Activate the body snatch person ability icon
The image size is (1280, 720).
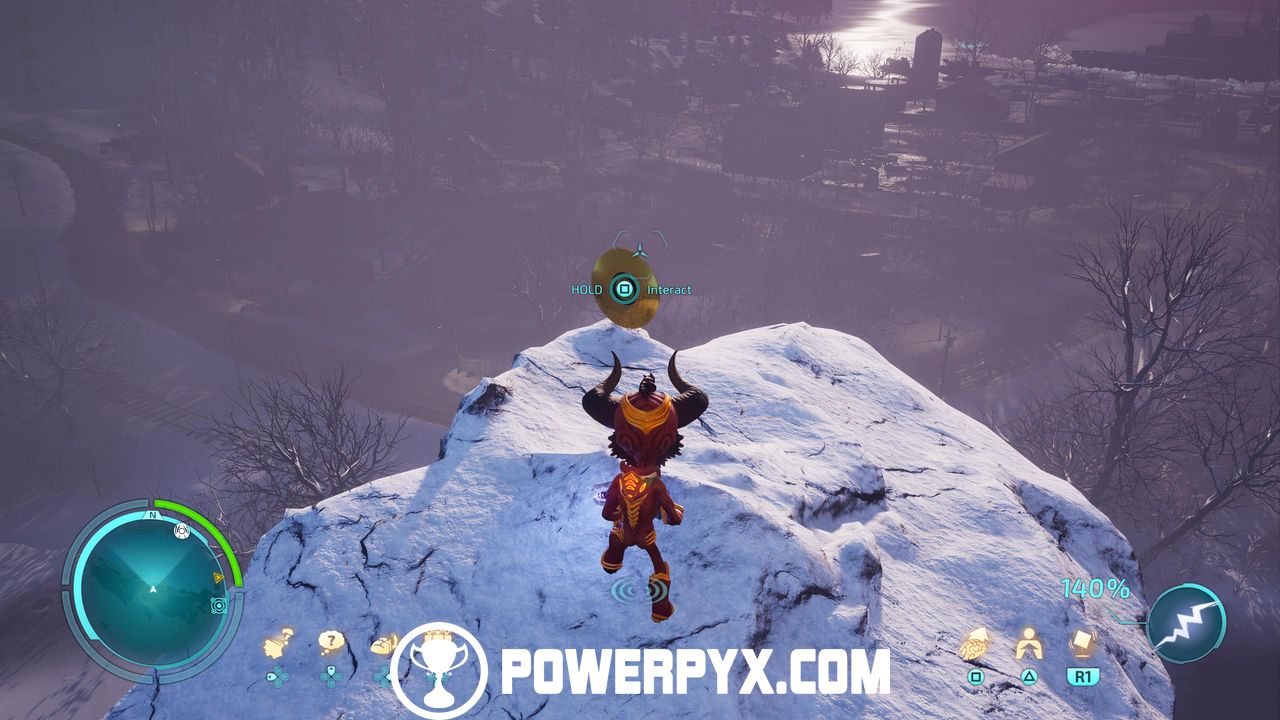coord(1029,643)
